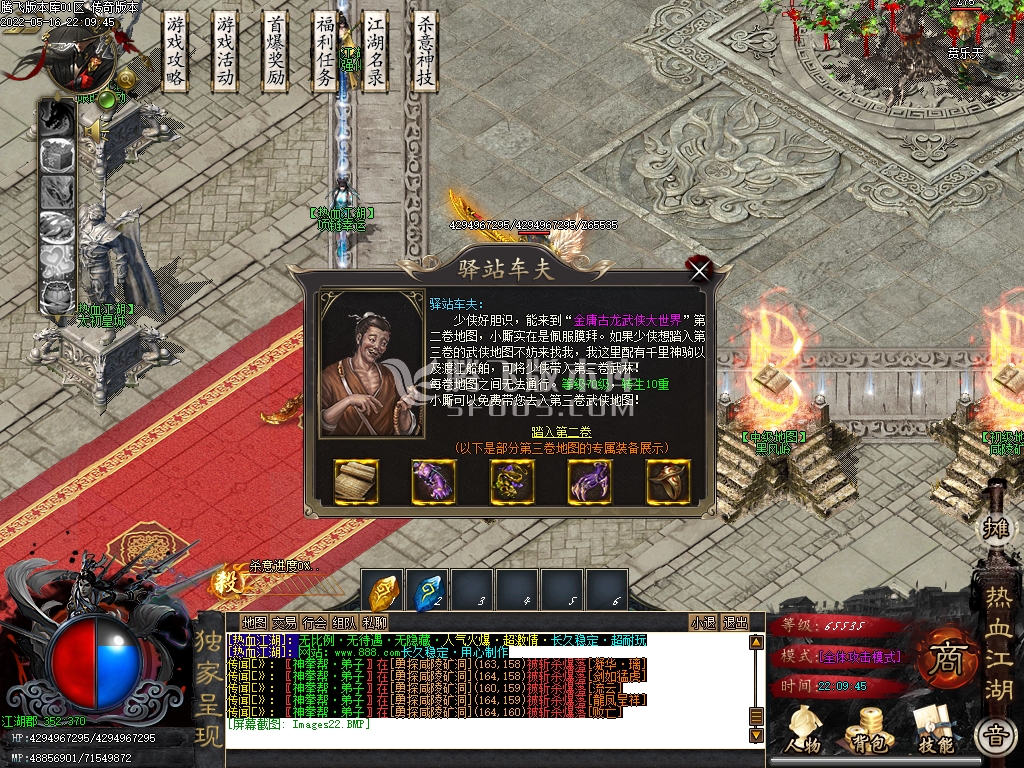Open the 商 shop button
Viewport: 1024px width, 768px height.
click(x=944, y=659)
